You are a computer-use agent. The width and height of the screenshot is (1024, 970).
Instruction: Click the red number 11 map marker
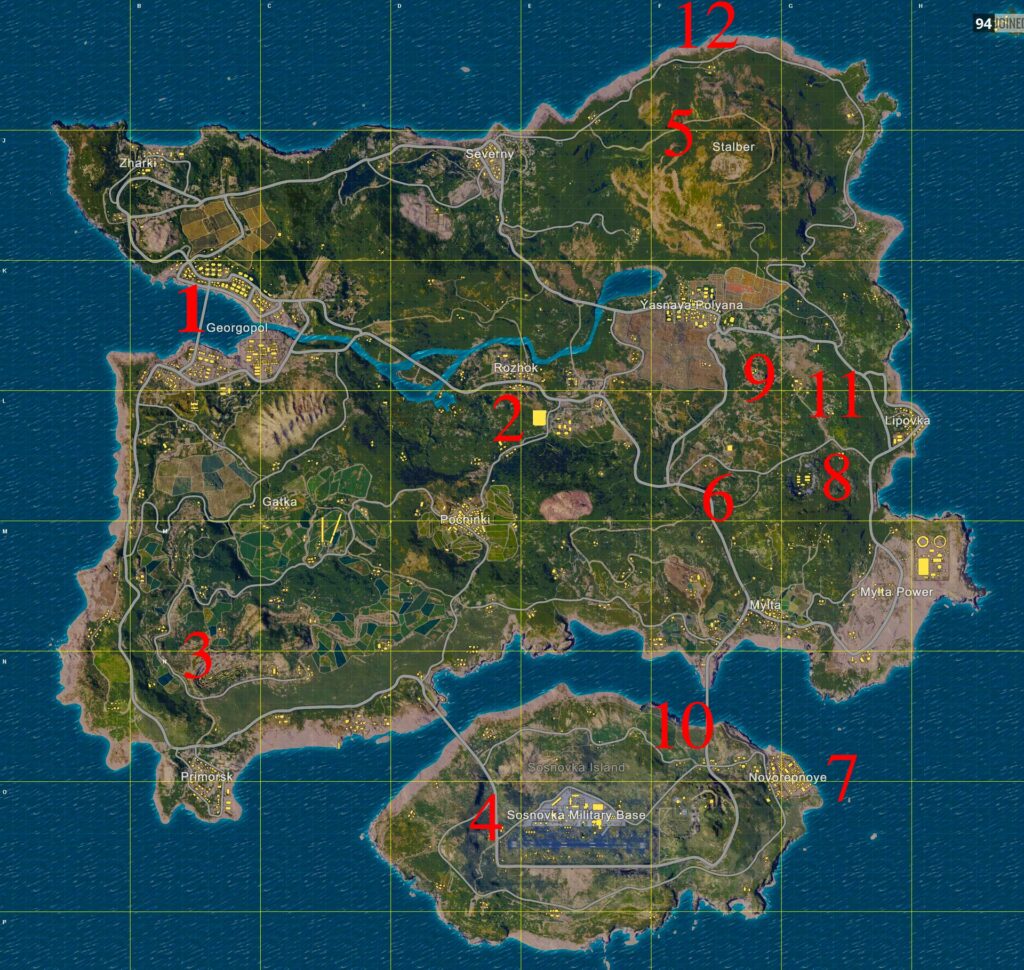click(x=835, y=395)
